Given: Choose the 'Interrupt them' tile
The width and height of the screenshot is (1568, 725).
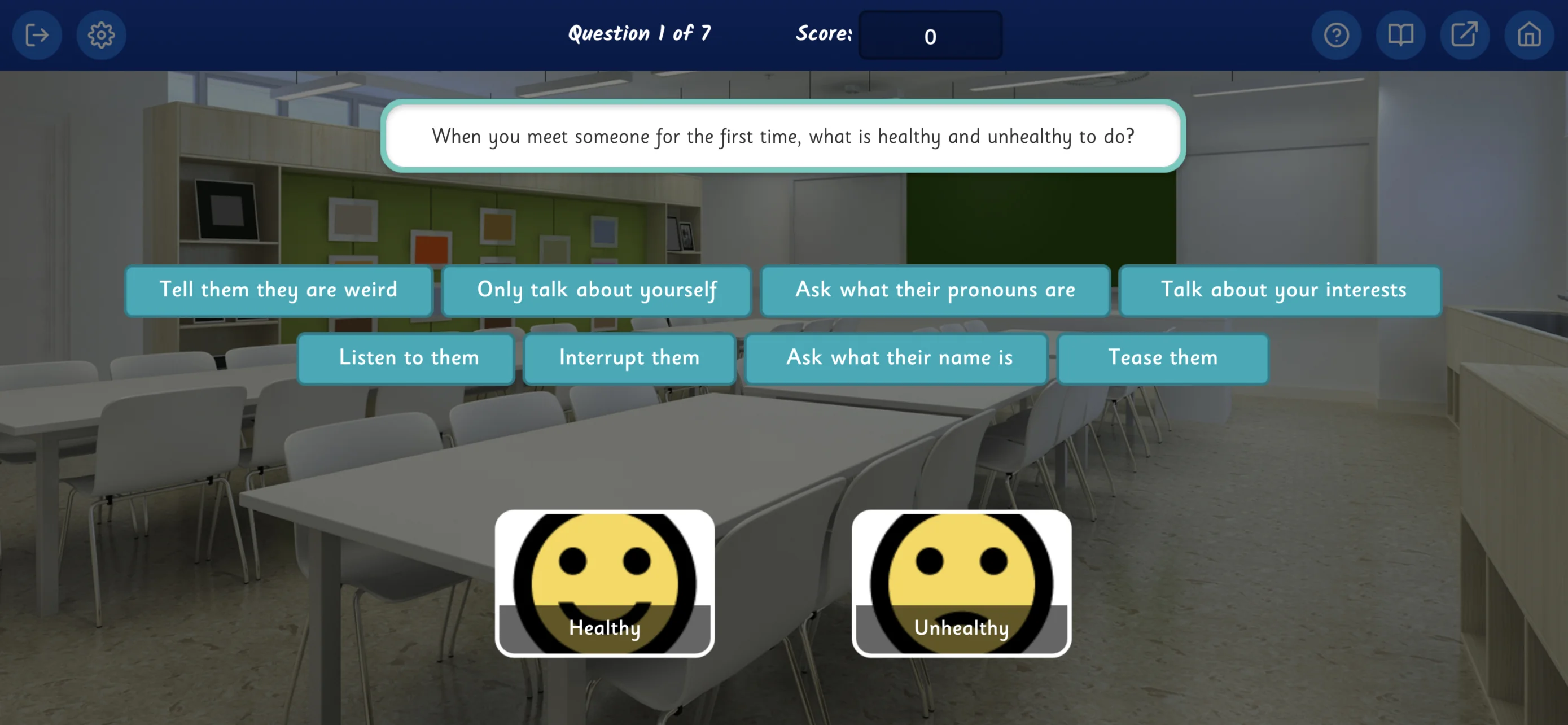Looking at the screenshot, I should tap(629, 358).
